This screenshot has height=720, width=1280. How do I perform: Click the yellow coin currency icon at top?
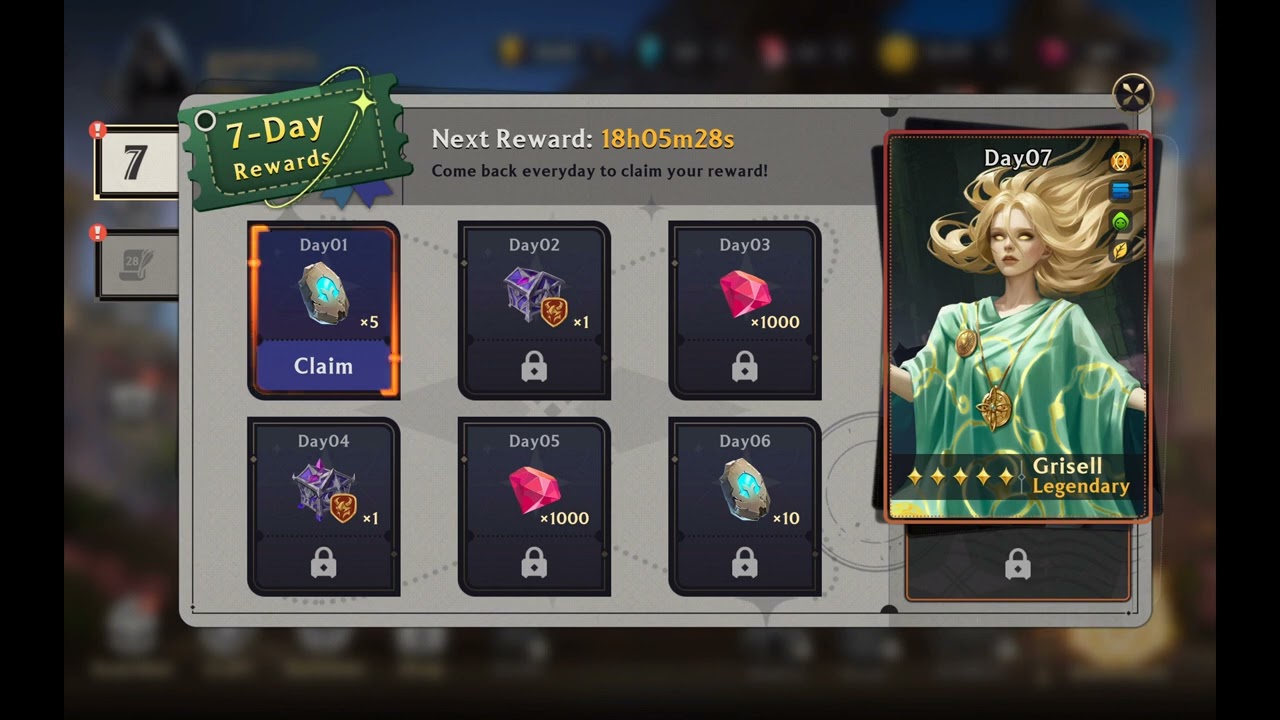(512, 47)
